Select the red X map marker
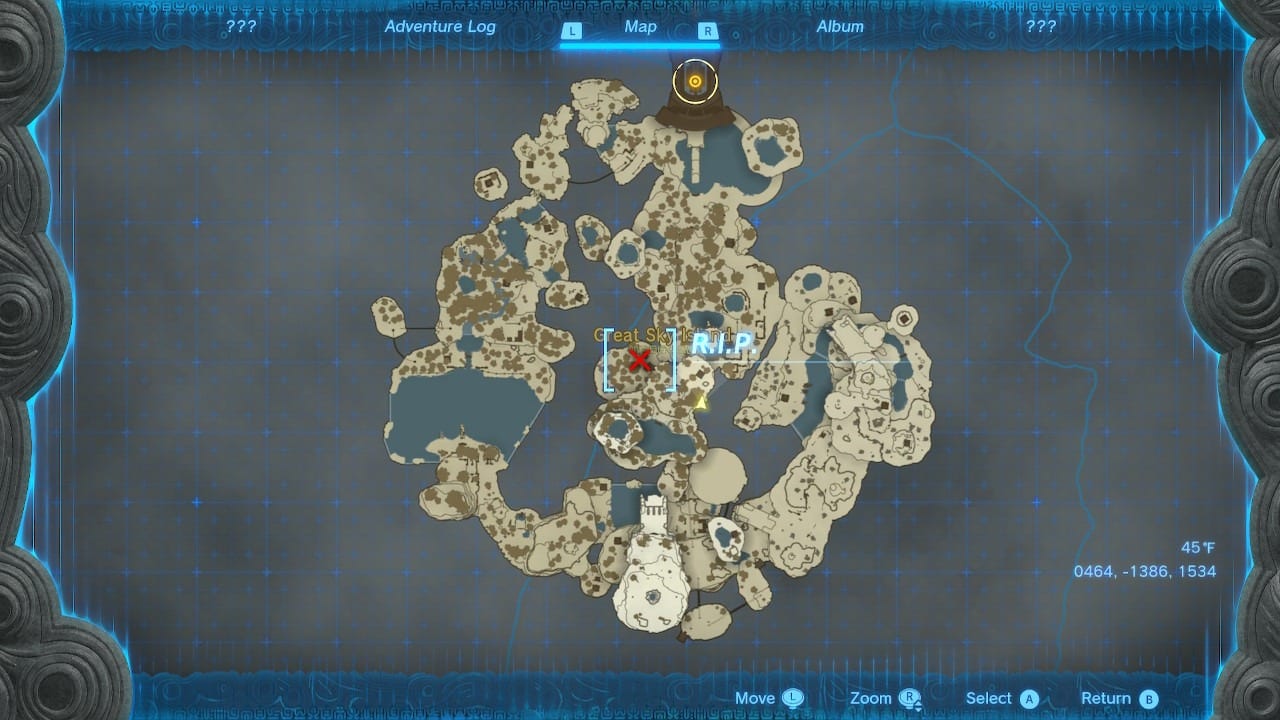The image size is (1280, 720). click(639, 360)
